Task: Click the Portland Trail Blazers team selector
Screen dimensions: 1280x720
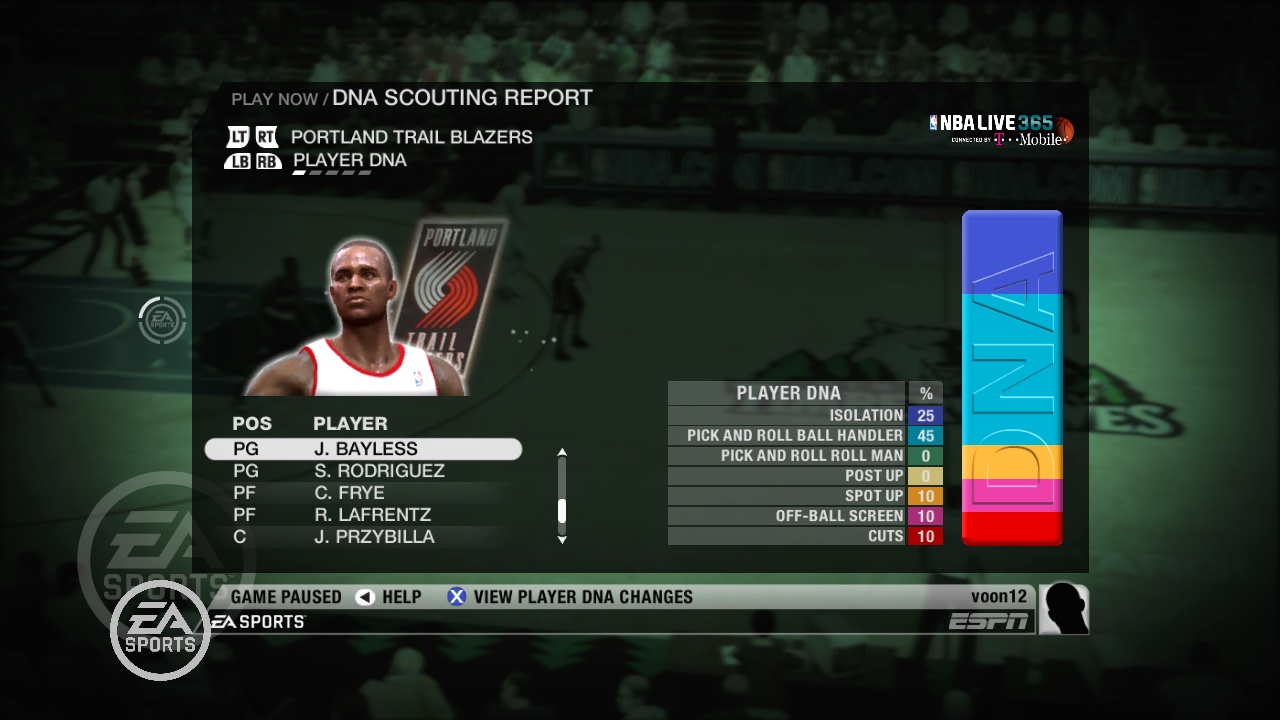Action: 411,137
